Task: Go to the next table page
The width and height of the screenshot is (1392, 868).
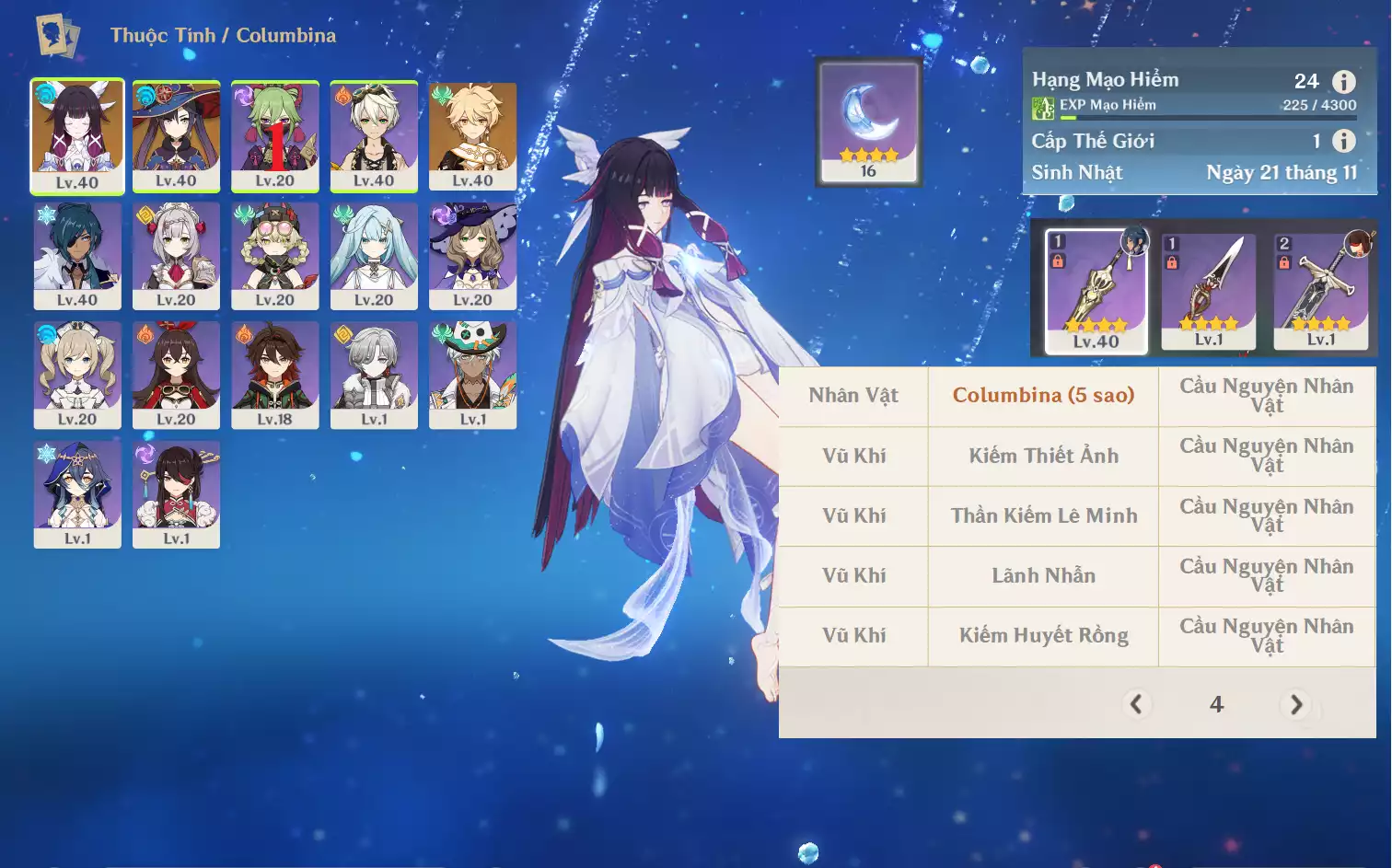Action: coord(1296,704)
